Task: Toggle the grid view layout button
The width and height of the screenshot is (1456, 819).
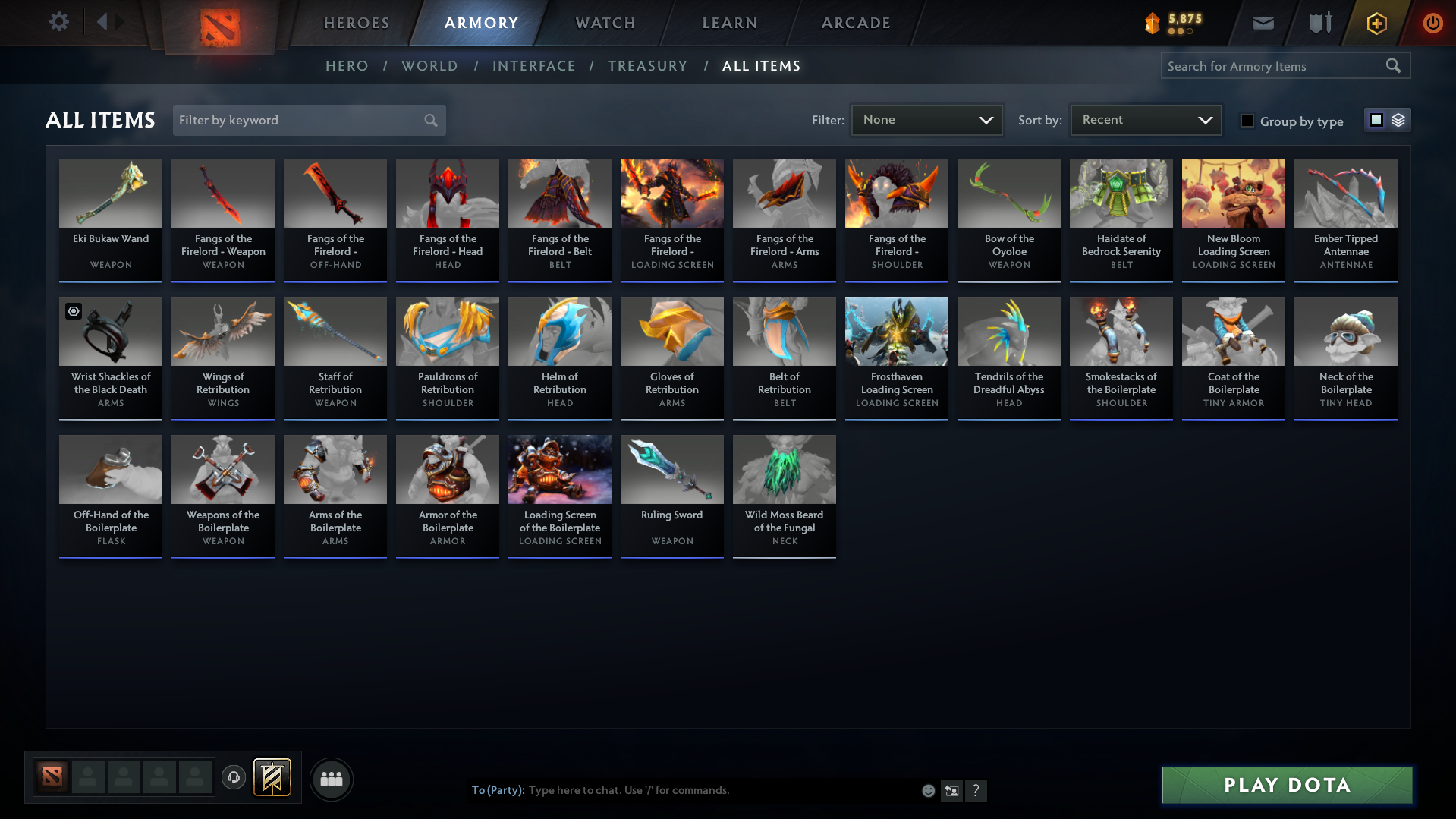Action: click(1376, 119)
